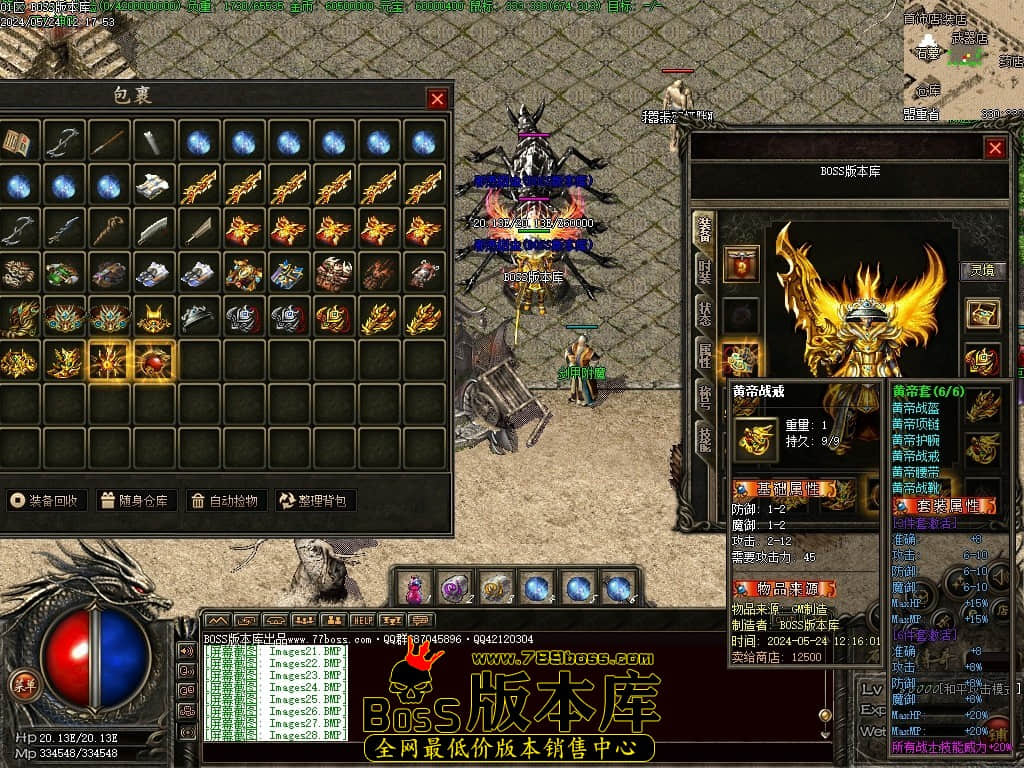Click the 装备回收 equipment recycle button
Viewport: 1024px width, 768px height.
click(x=46, y=500)
